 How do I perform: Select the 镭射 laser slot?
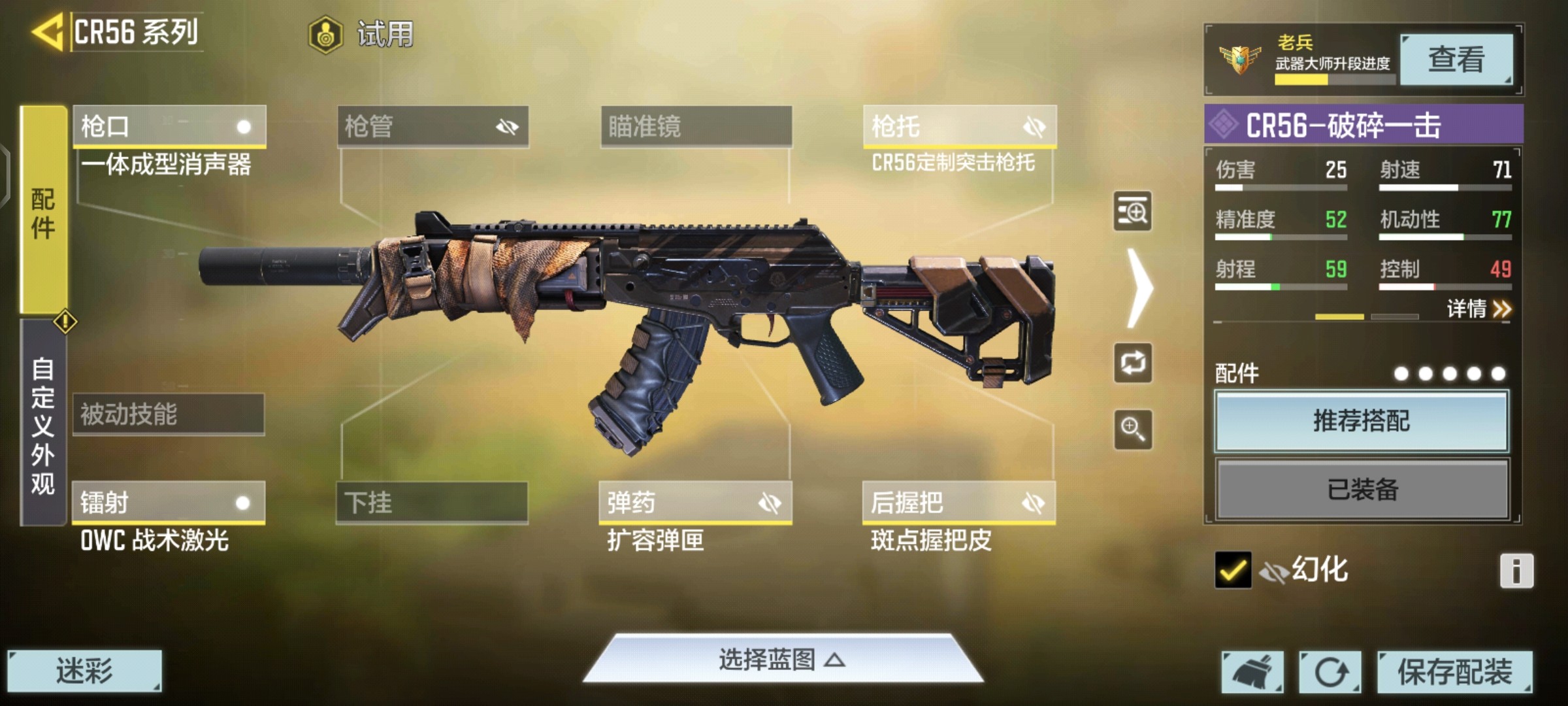(169, 502)
